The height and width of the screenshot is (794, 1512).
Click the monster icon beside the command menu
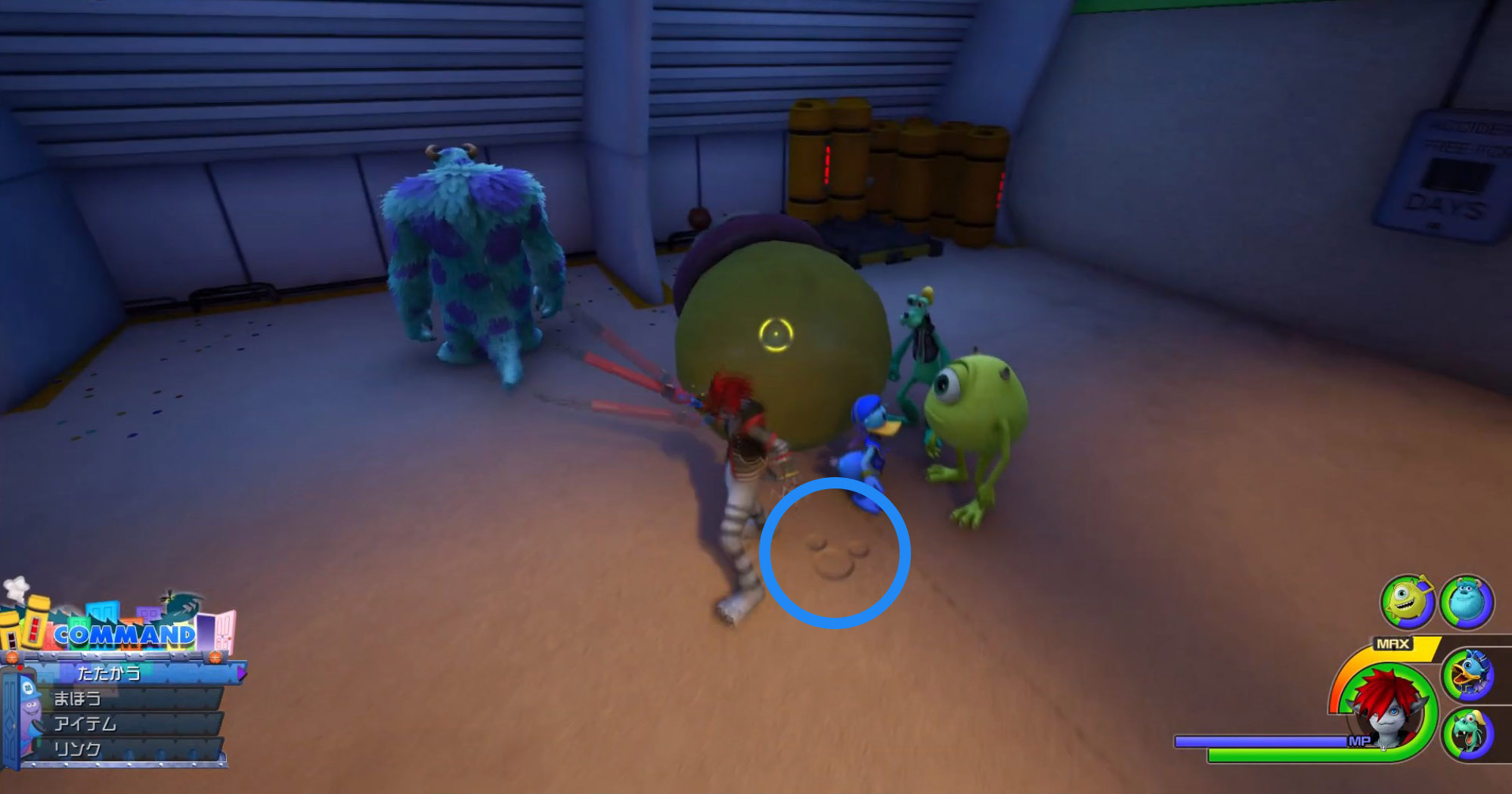coord(29,707)
